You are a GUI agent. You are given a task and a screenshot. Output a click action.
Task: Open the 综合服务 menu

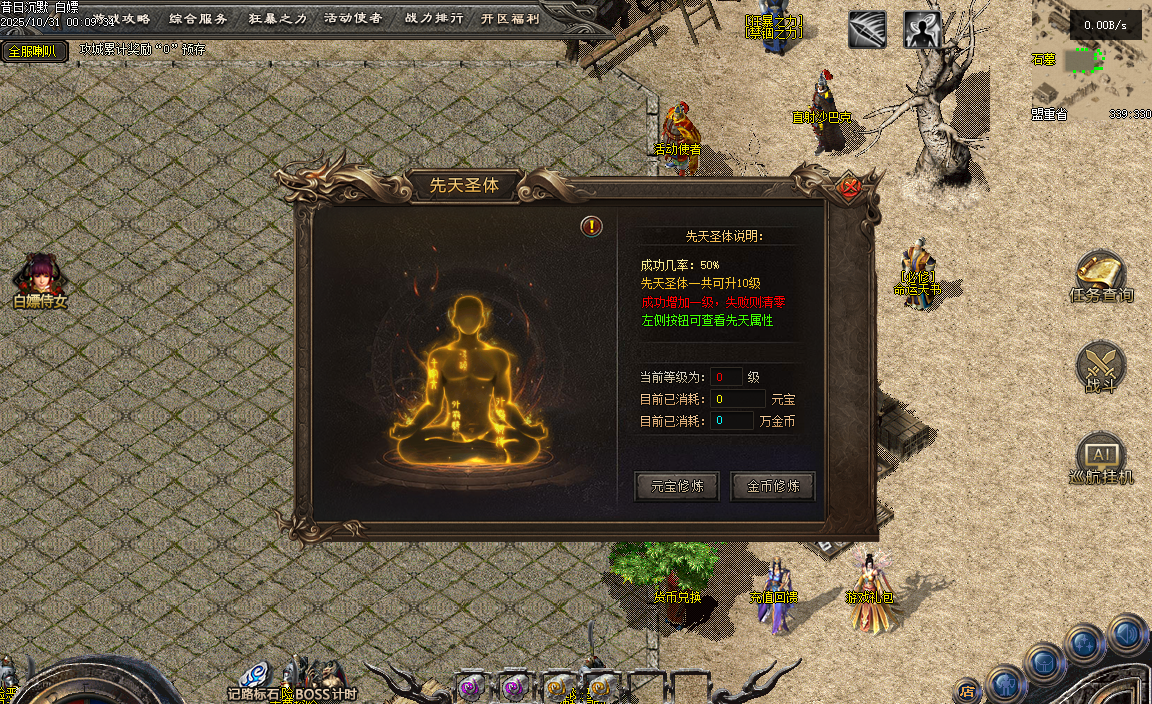198,18
